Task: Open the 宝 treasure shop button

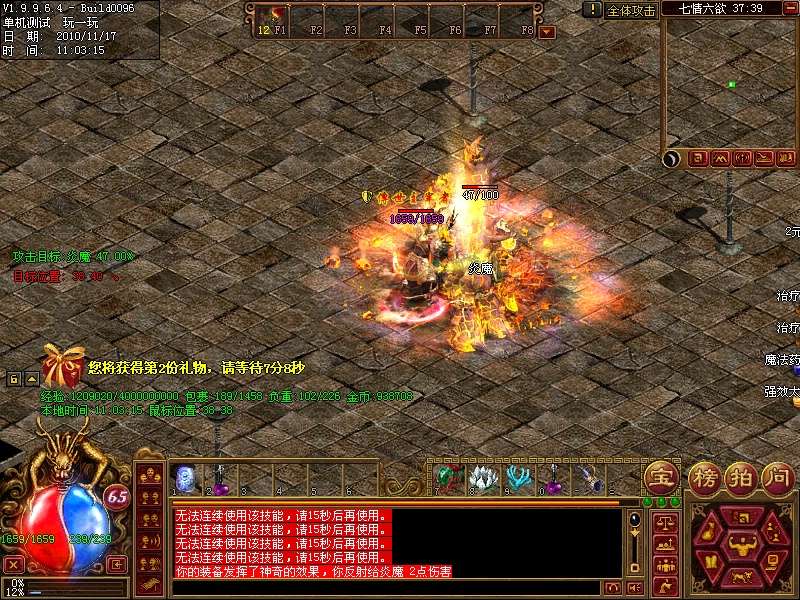Action: (x=661, y=476)
